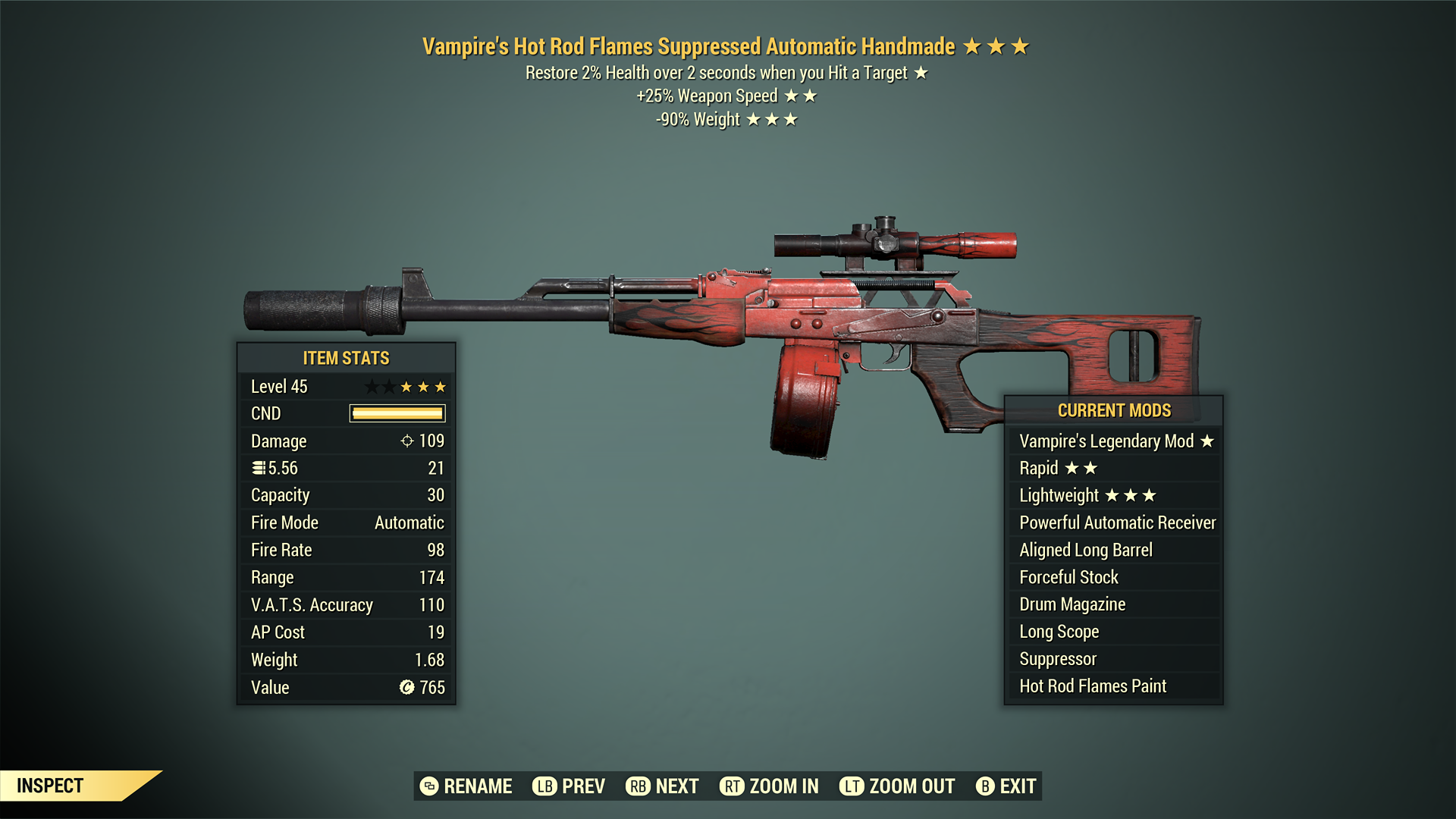1456x819 pixels.
Task: Show the NEXT item
Action: [x=663, y=786]
